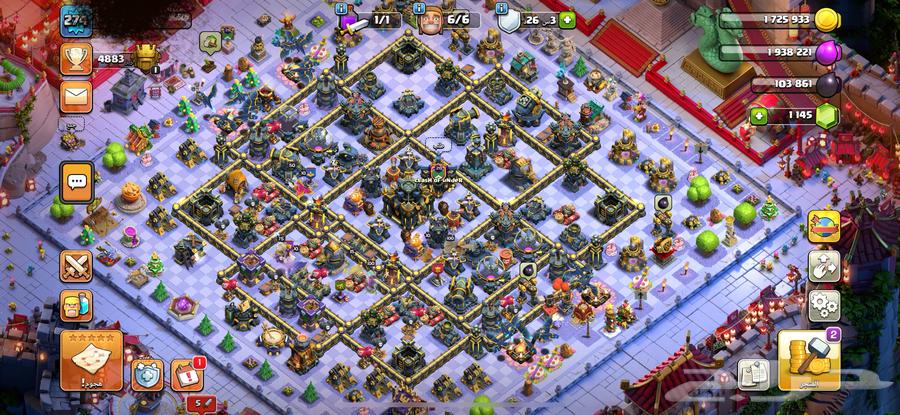The height and width of the screenshot is (415, 900).
Task: Show info above the purple sword icon
Action: [x=342, y=8]
